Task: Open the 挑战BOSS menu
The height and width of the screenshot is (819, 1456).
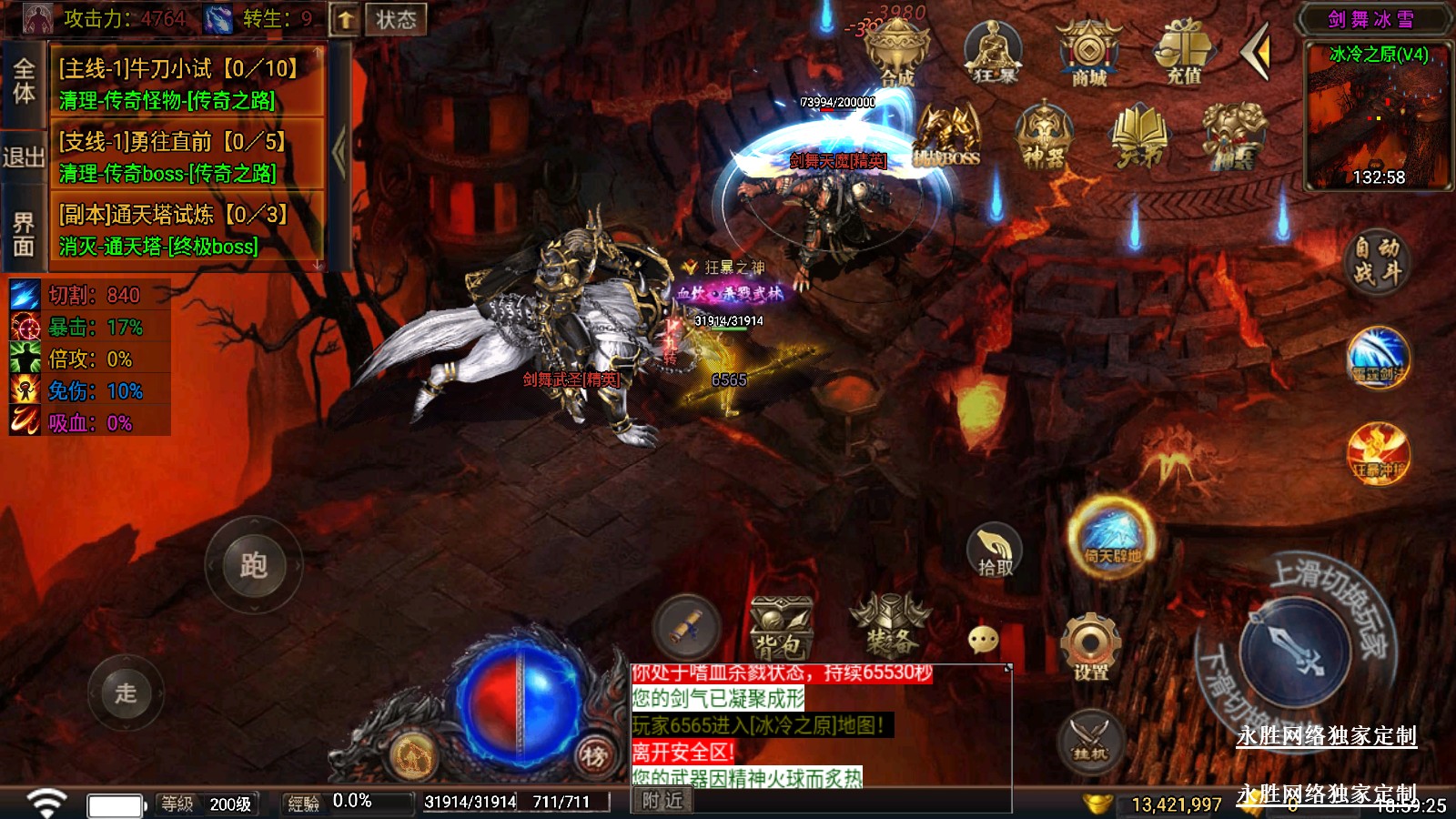Action: [947, 136]
